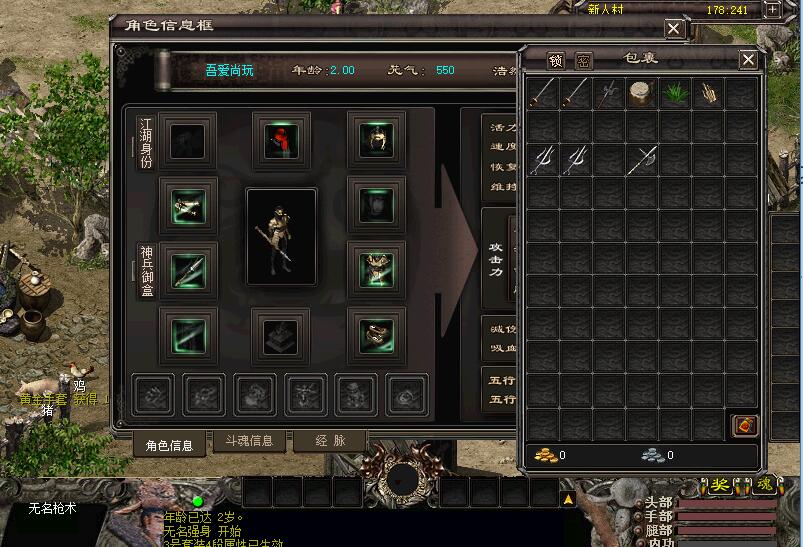This screenshot has width=803, height=547.
Task: Click the red pouch button in the bag
Action: (745, 425)
